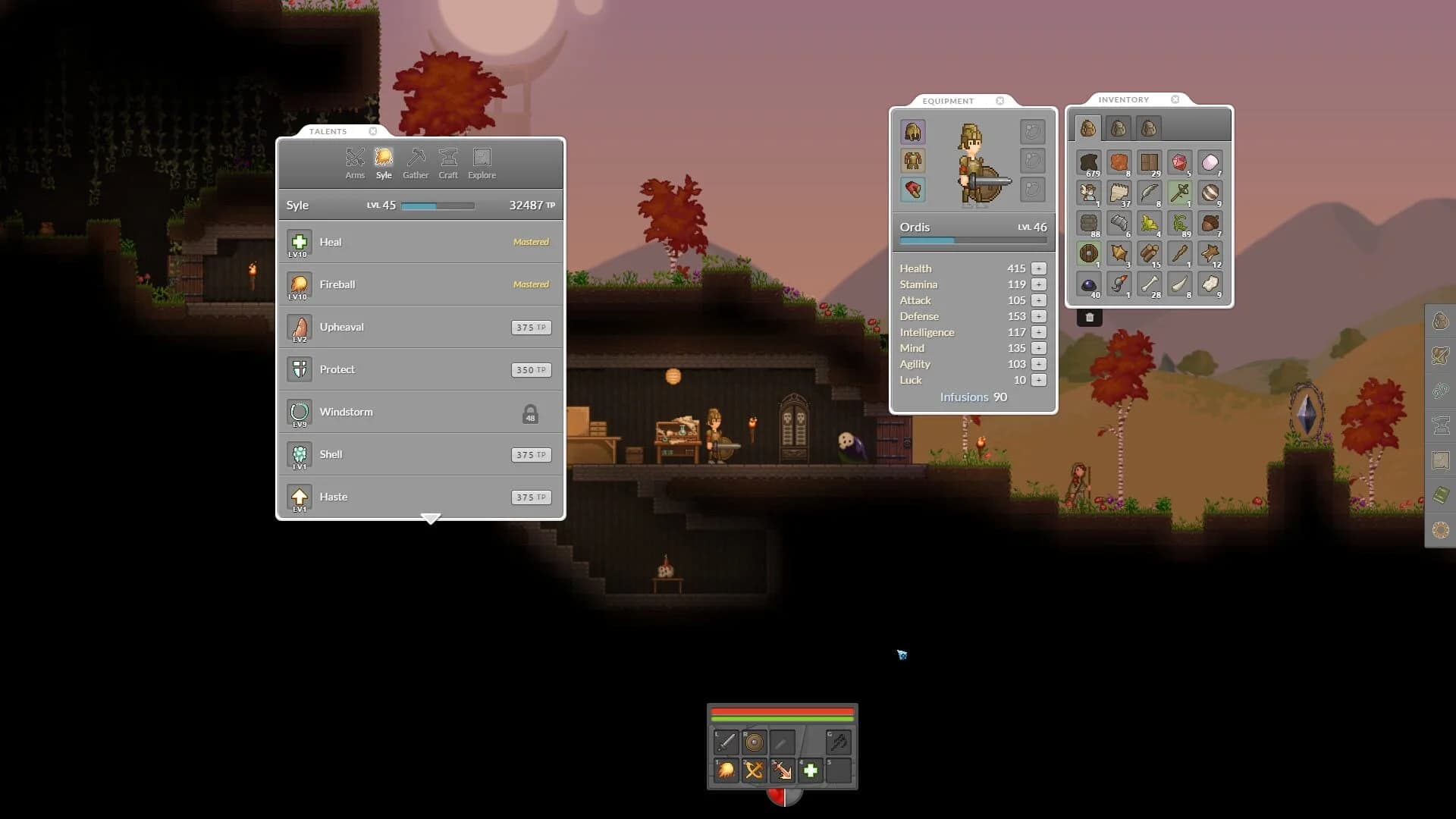Open the map icon from the right sidebar
The width and height of the screenshot is (1456, 819).
point(1440,459)
